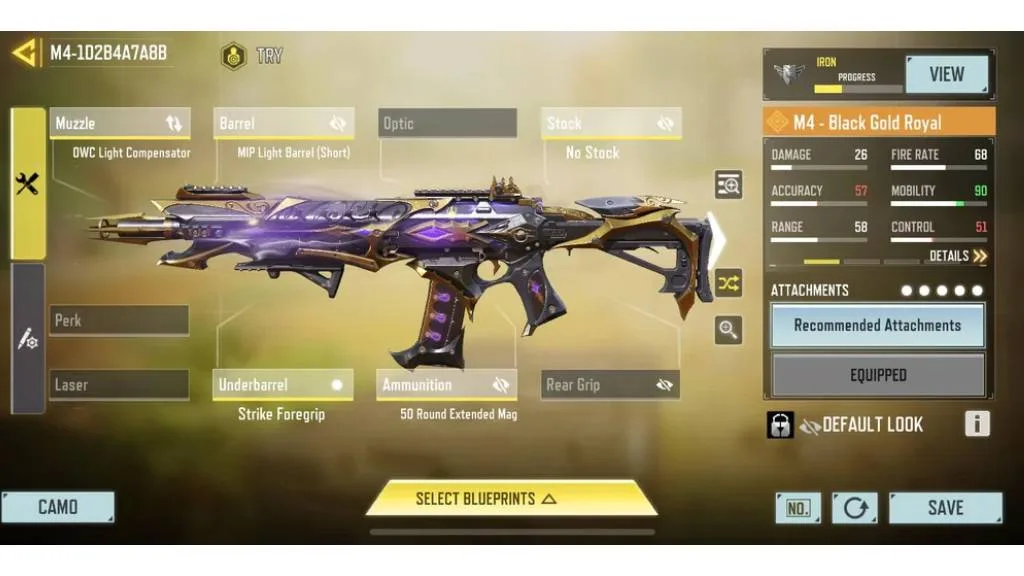The height and width of the screenshot is (576, 1024).
Task: Click the shuffle arrows icon
Action: pos(728,284)
